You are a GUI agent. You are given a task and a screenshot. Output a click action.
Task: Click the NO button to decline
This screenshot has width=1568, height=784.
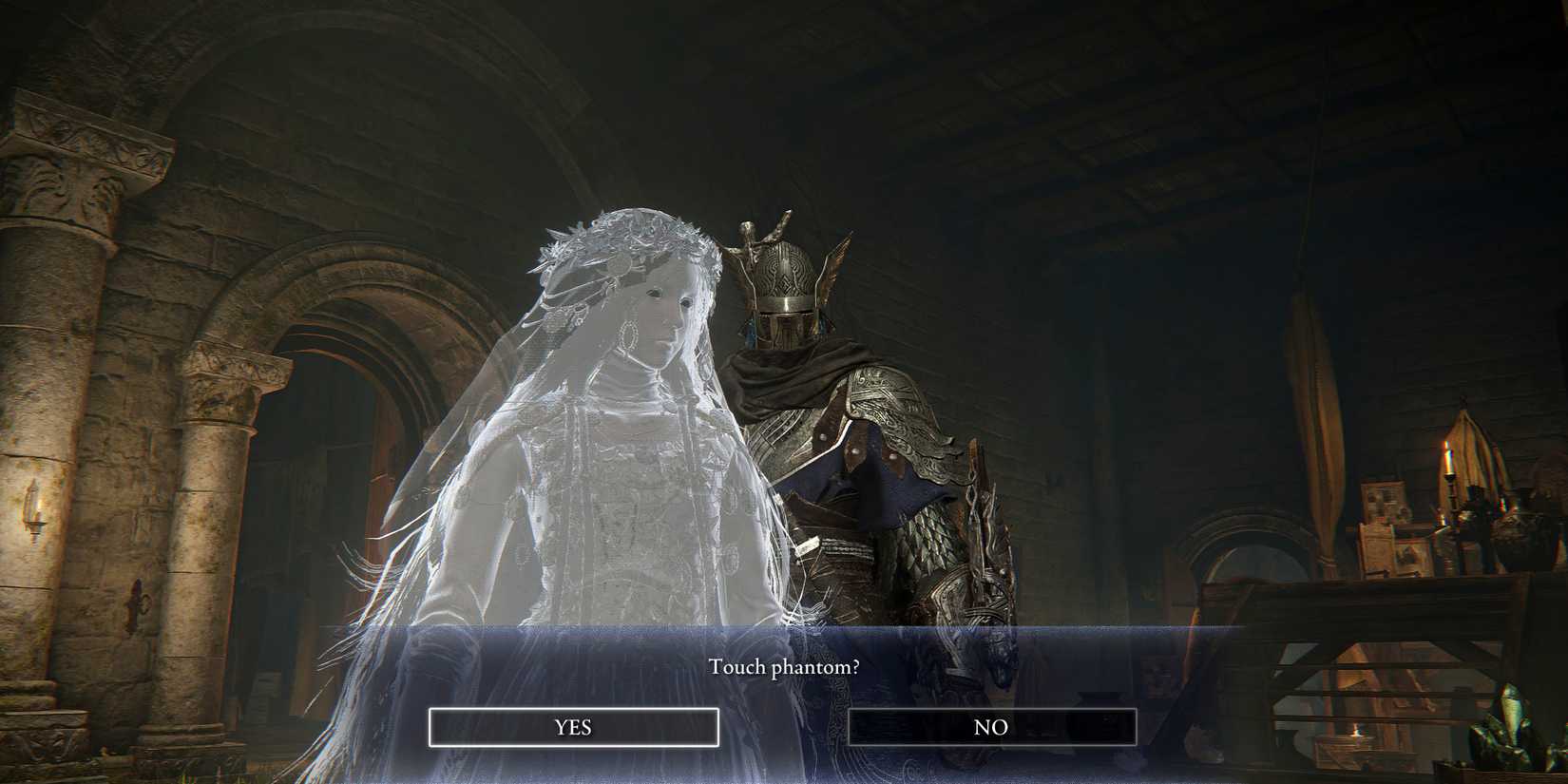pyautogui.click(x=993, y=727)
